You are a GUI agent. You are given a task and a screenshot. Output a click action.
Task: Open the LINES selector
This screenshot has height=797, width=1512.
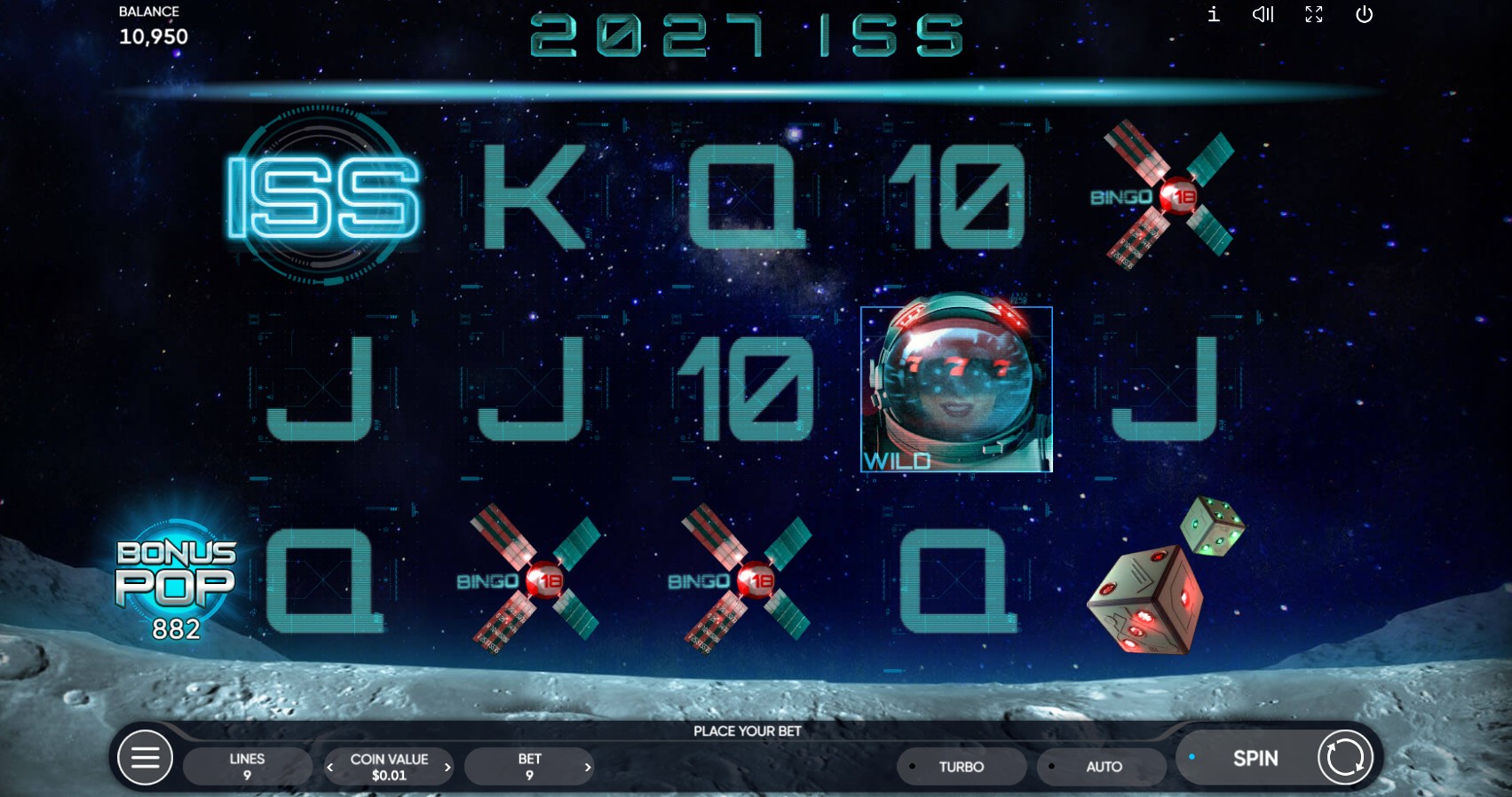pyautogui.click(x=247, y=766)
